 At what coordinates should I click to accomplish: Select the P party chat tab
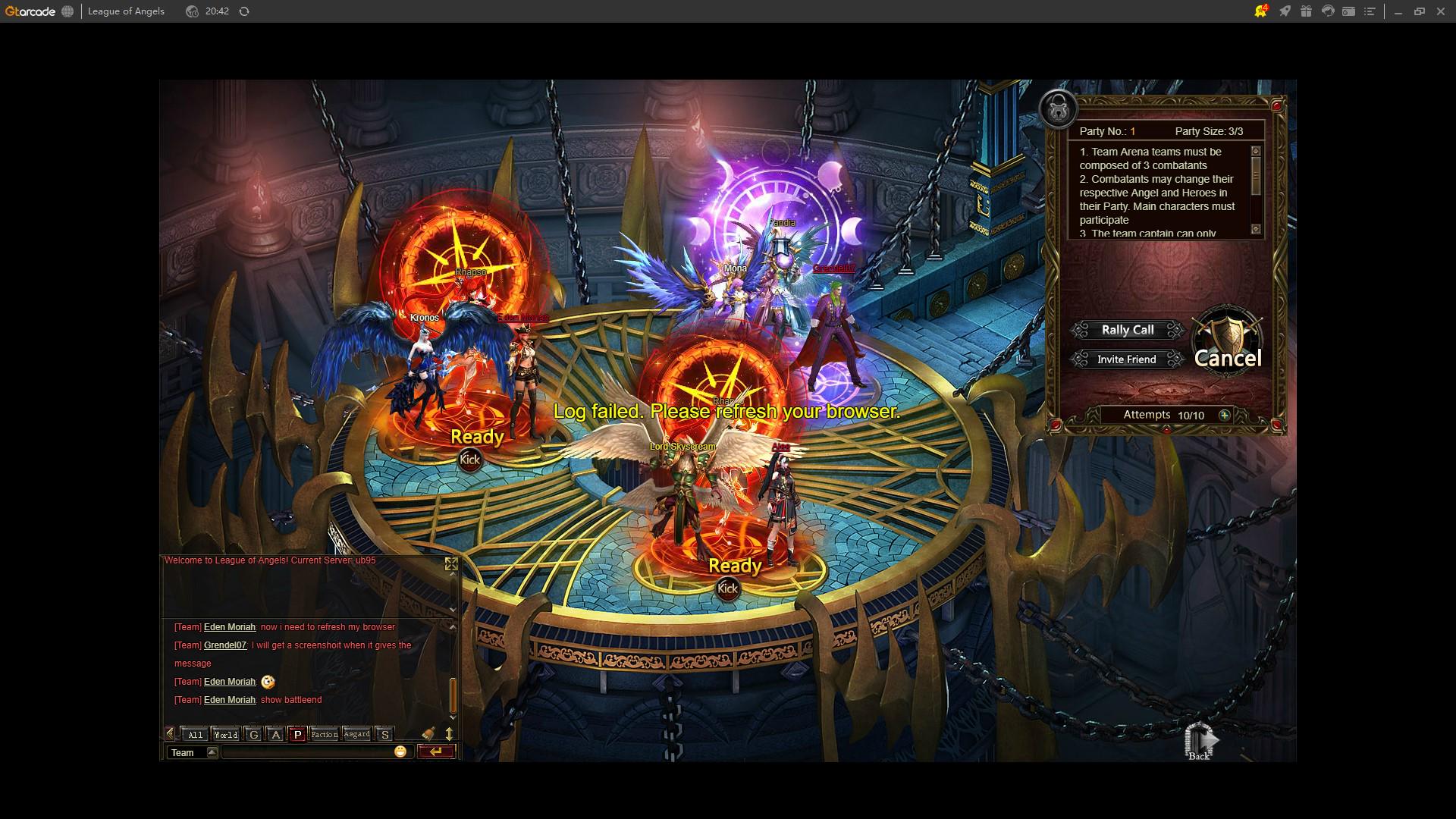(297, 734)
